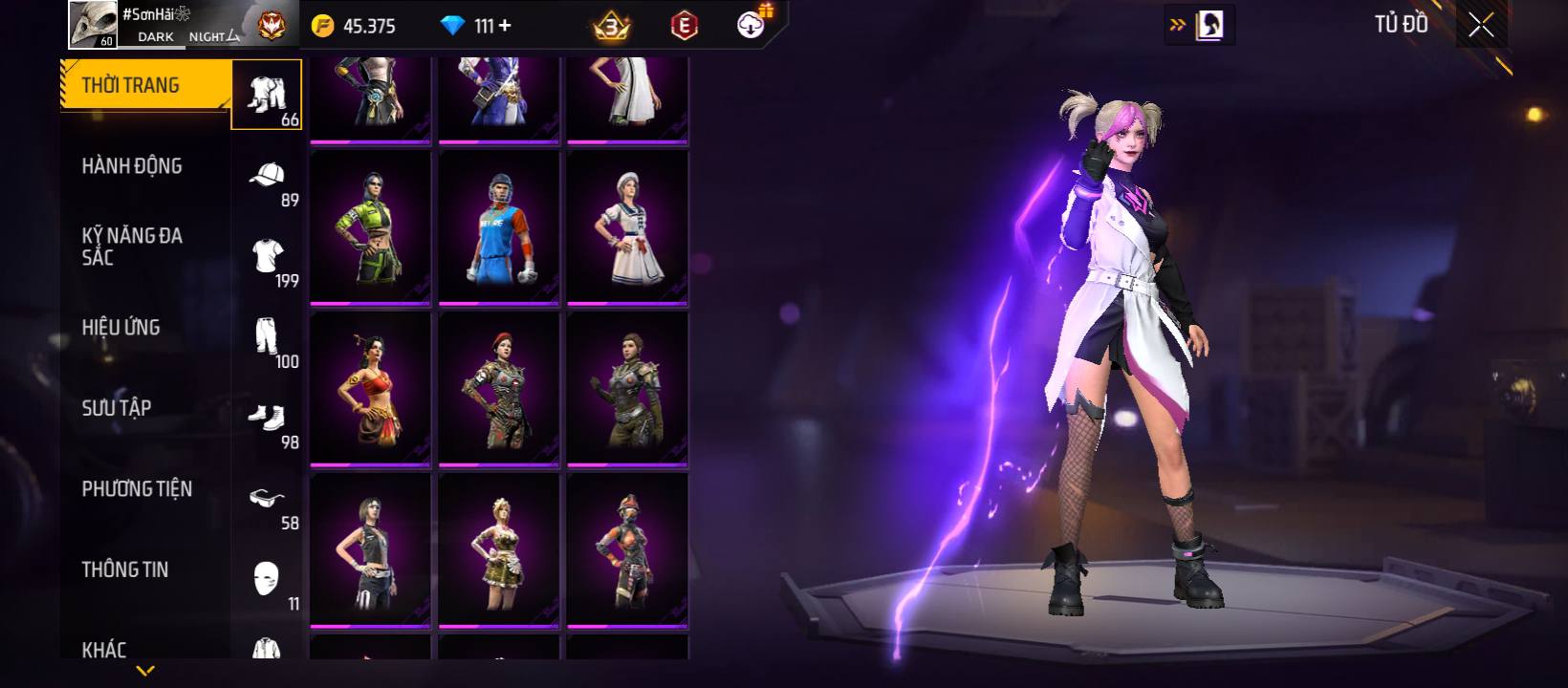Show the SƯU TẬP collection tab
Image resolution: width=1568 pixels, height=688 pixels.
117,408
